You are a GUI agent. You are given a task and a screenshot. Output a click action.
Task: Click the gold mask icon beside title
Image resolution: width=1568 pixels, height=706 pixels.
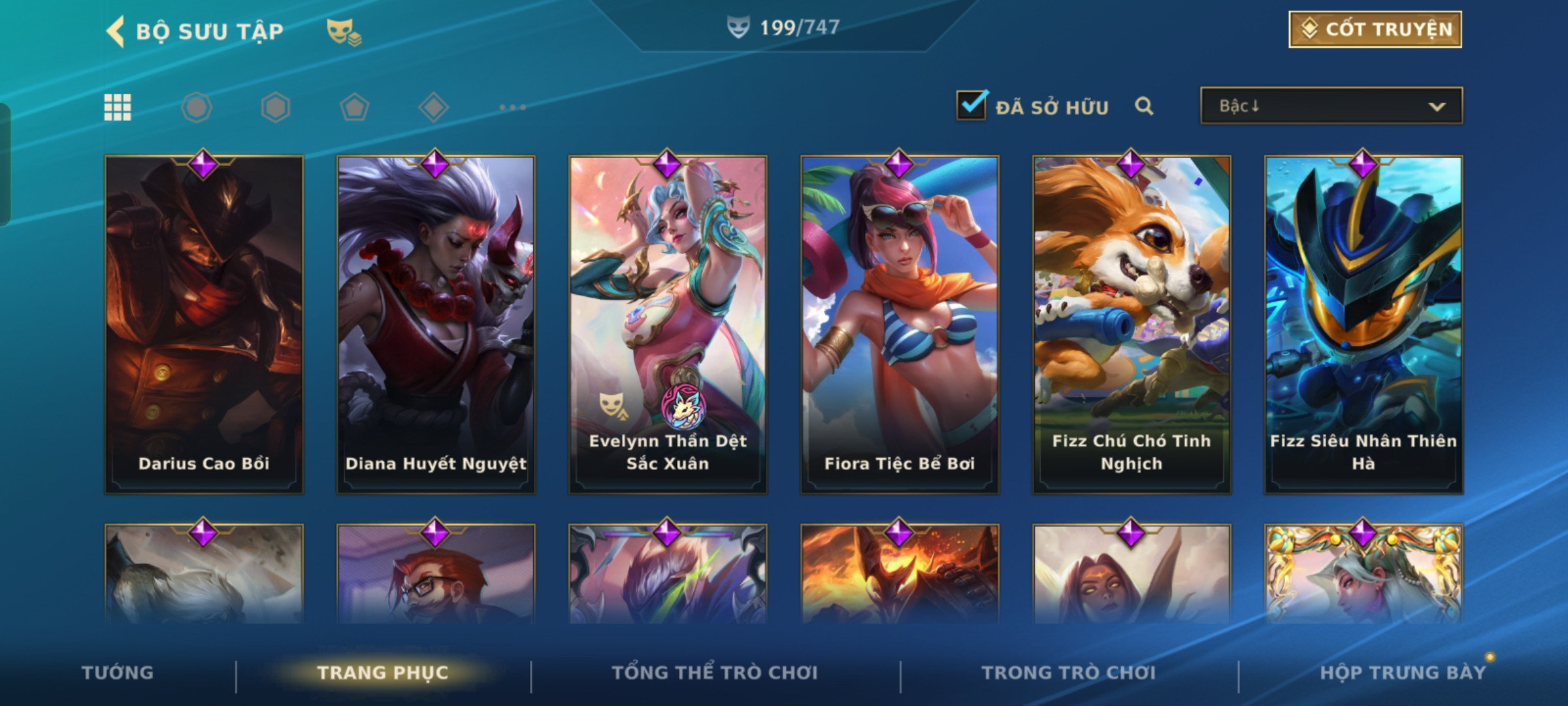pos(344,31)
